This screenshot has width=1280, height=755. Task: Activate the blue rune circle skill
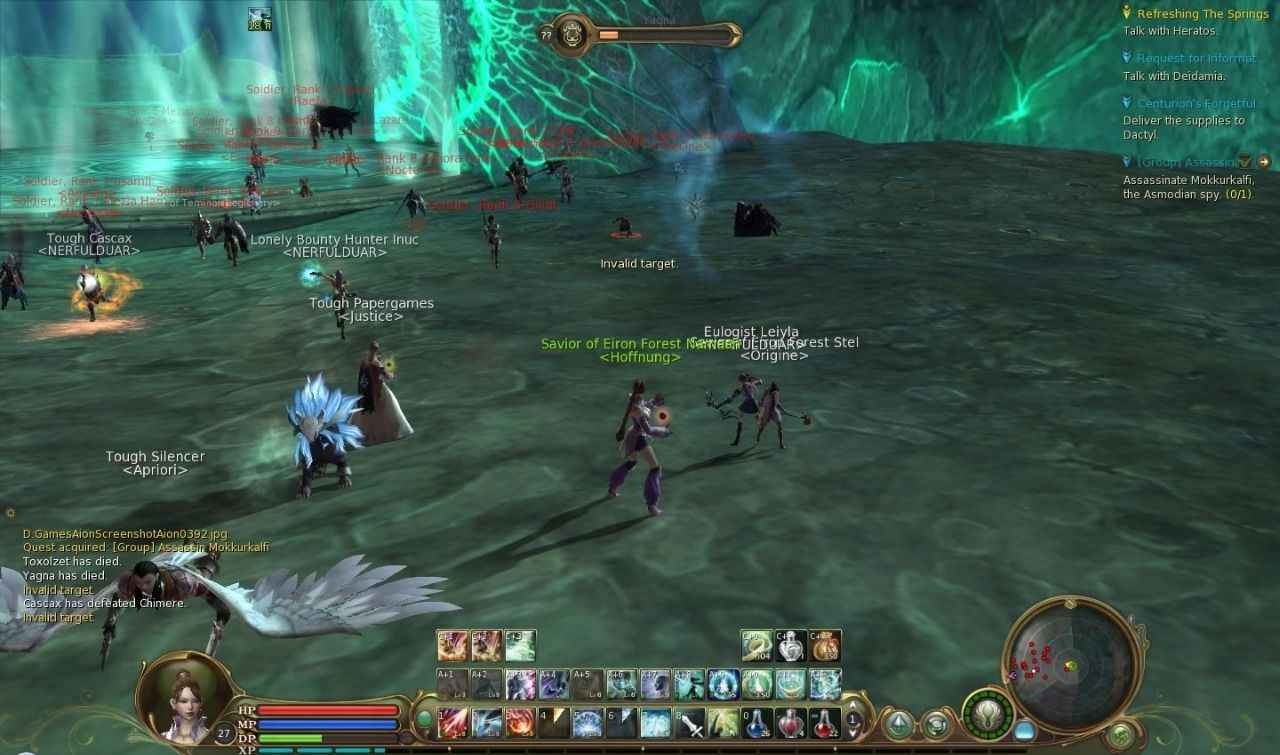723,684
